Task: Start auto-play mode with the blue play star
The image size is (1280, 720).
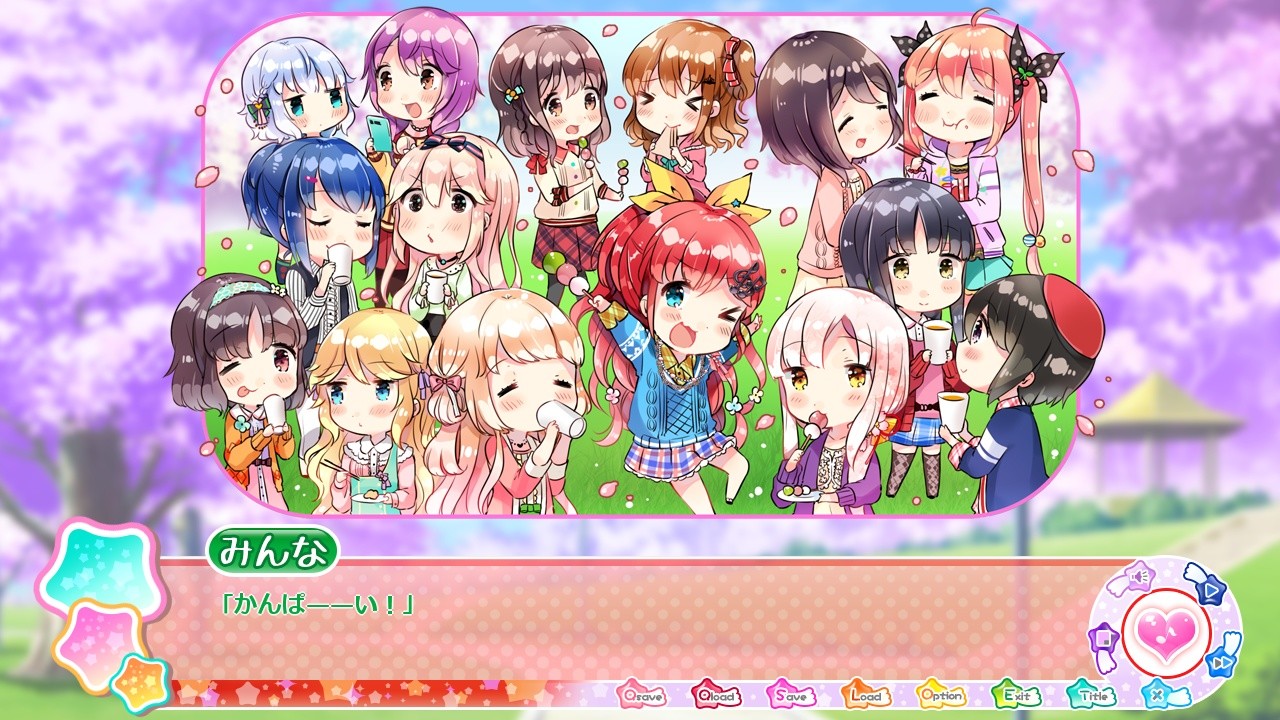Action: [x=1210, y=590]
